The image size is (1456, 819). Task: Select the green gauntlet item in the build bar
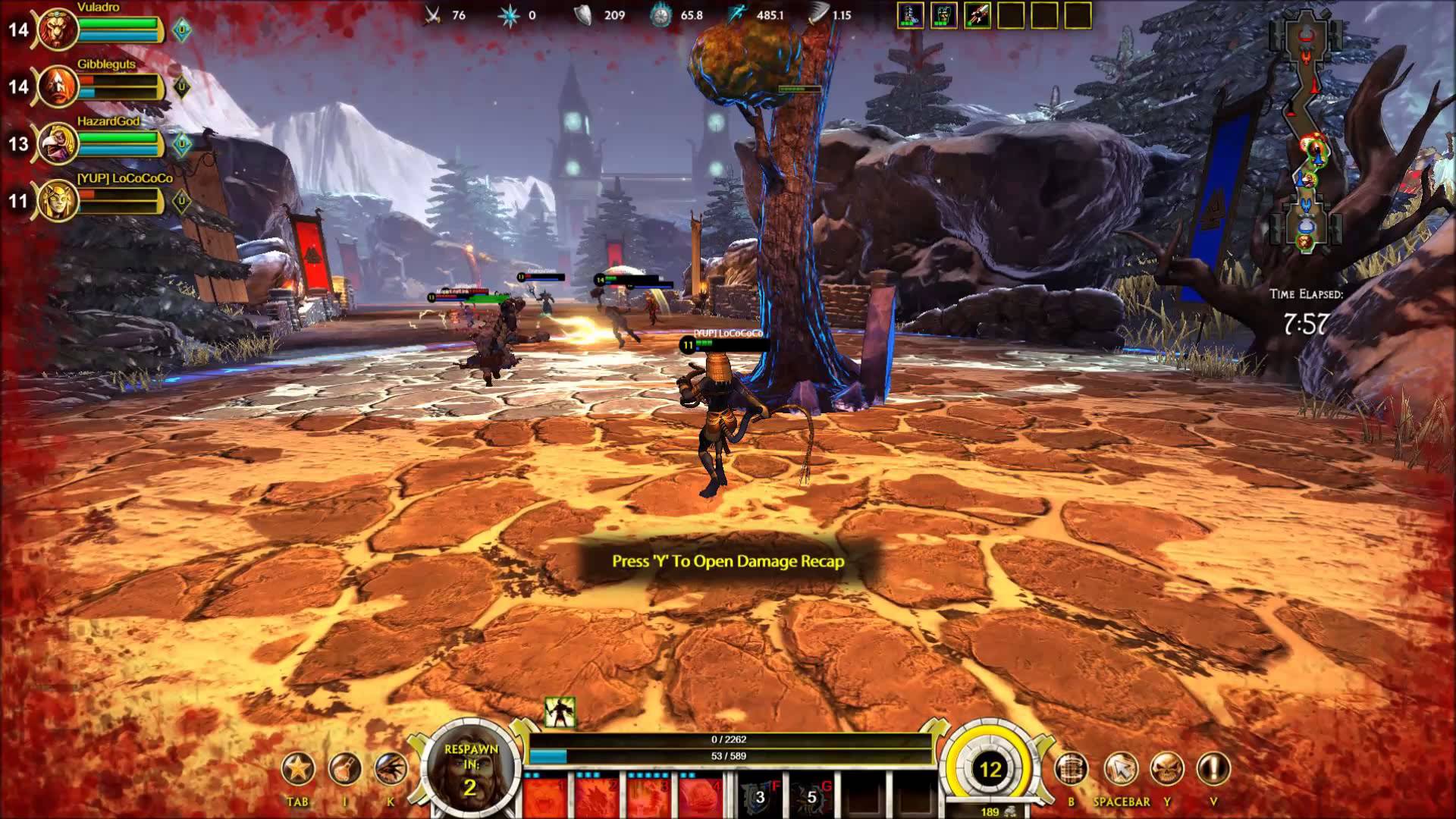coord(944,15)
